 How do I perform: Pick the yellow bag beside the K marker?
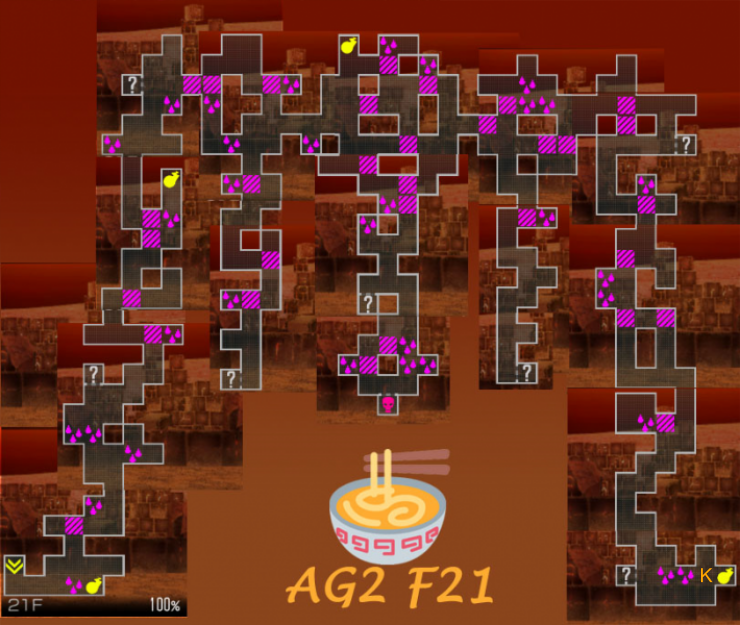click(722, 575)
